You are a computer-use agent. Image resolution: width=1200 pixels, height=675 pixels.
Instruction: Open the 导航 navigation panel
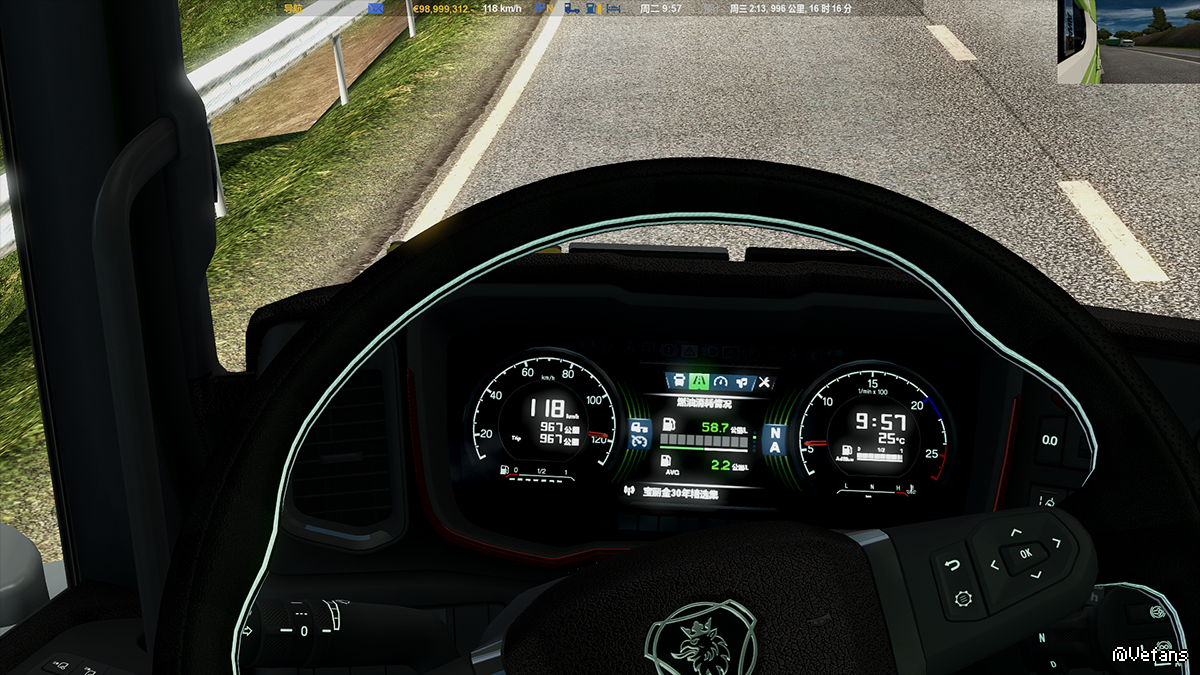coord(292,8)
